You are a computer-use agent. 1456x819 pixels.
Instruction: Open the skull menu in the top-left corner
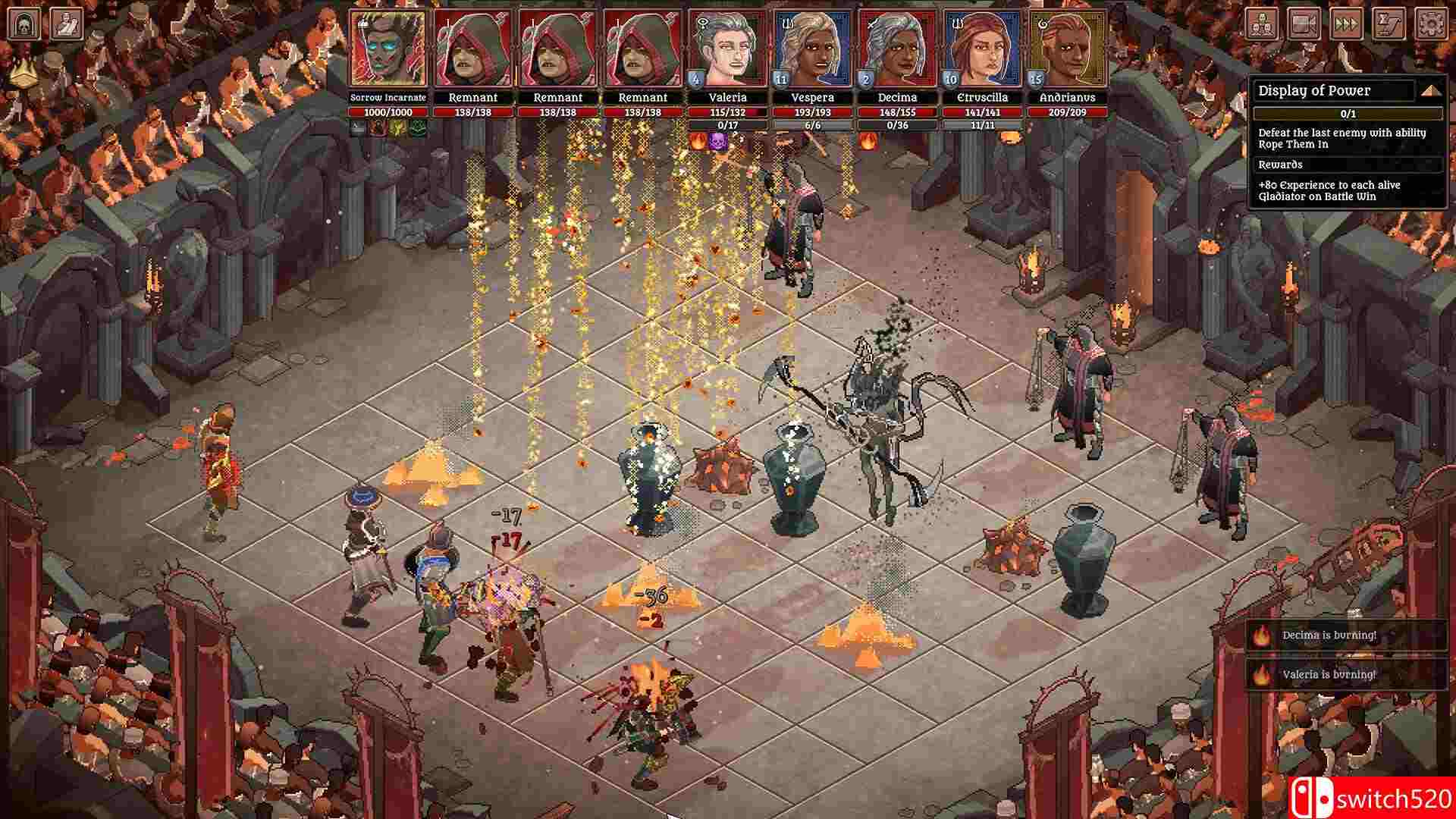(x=23, y=23)
